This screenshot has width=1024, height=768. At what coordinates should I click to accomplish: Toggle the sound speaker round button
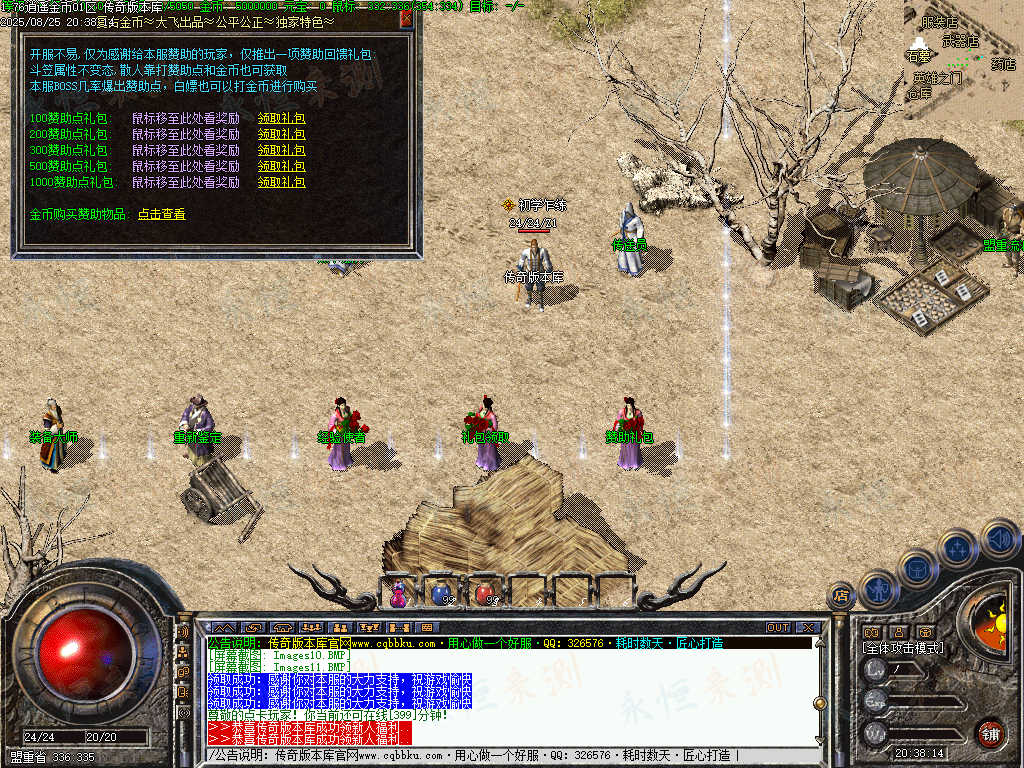pos(999,538)
